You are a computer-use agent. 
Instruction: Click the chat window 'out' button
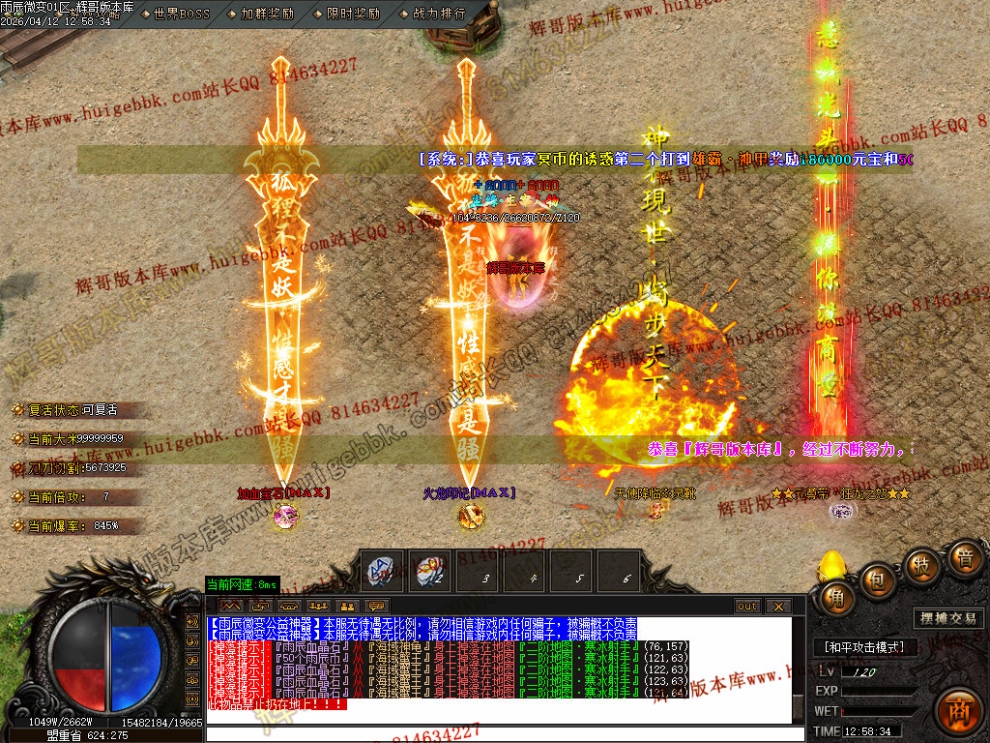(747, 606)
